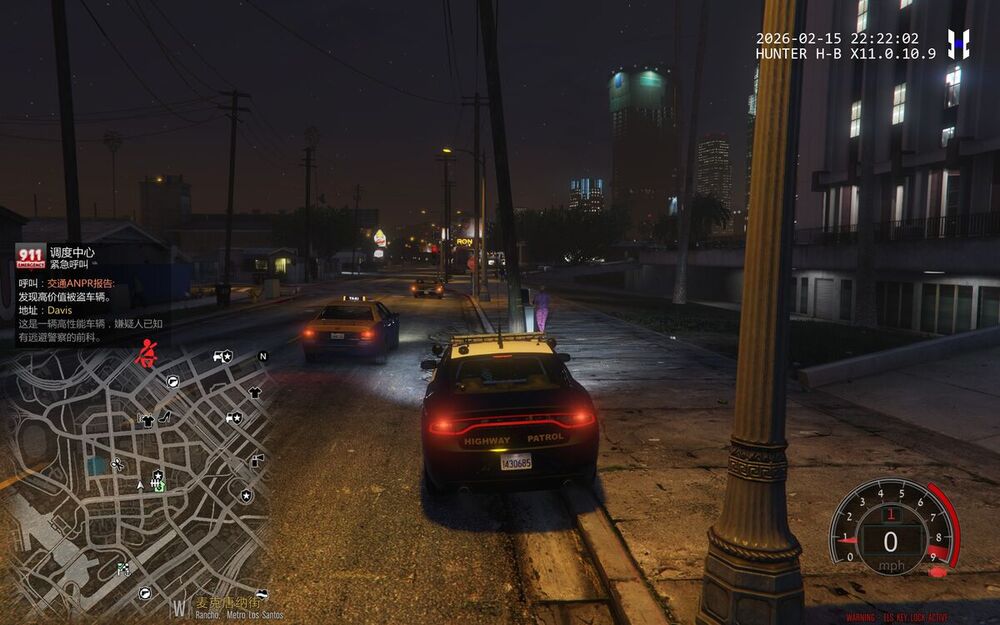Select the green marker at map center

(x=158, y=486)
